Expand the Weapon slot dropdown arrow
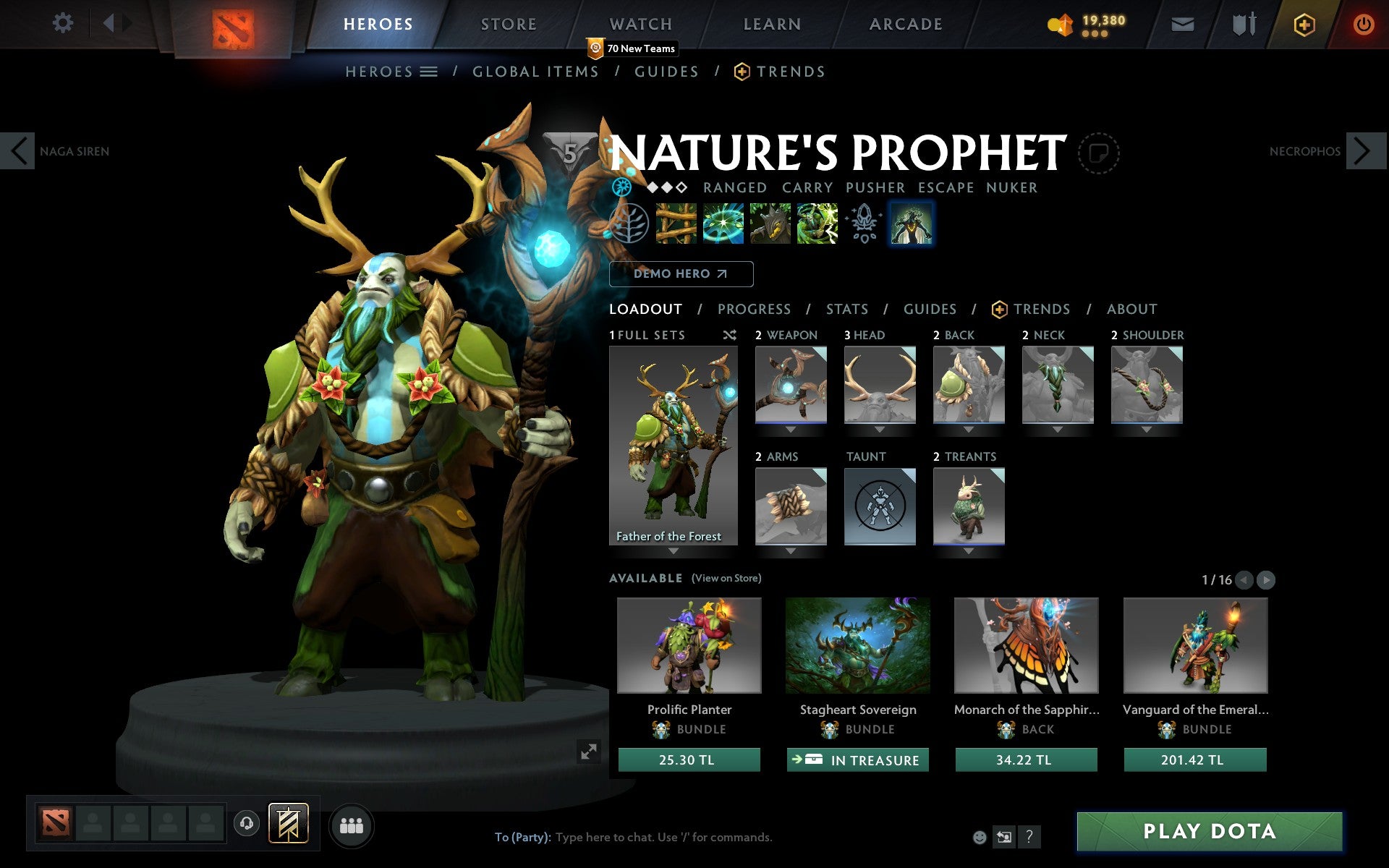This screenshot has width=1389, height=868. (790, 428)
